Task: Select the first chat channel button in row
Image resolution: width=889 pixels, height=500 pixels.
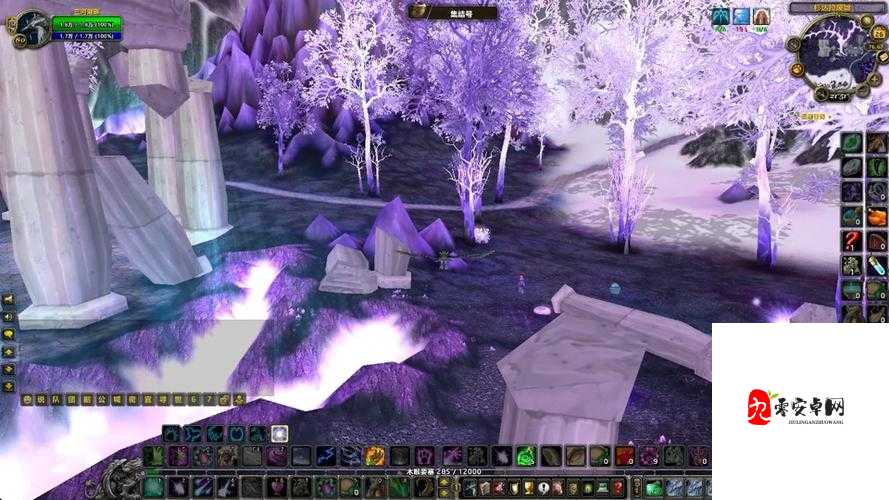Action: click(x=27, y=399)
